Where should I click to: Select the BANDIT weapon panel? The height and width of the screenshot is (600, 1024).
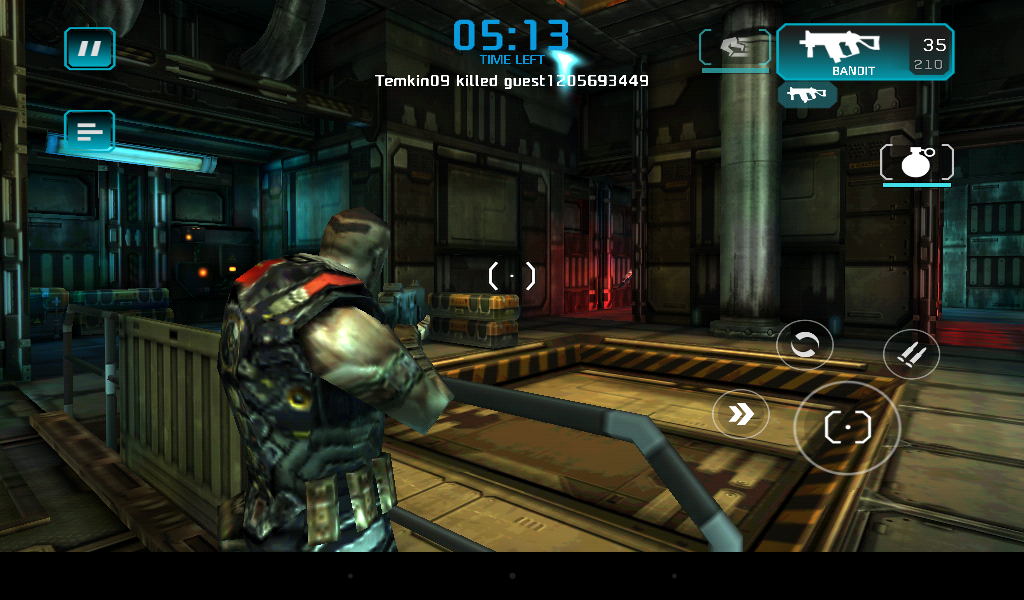pyautogui.click(x=864, y=52)
